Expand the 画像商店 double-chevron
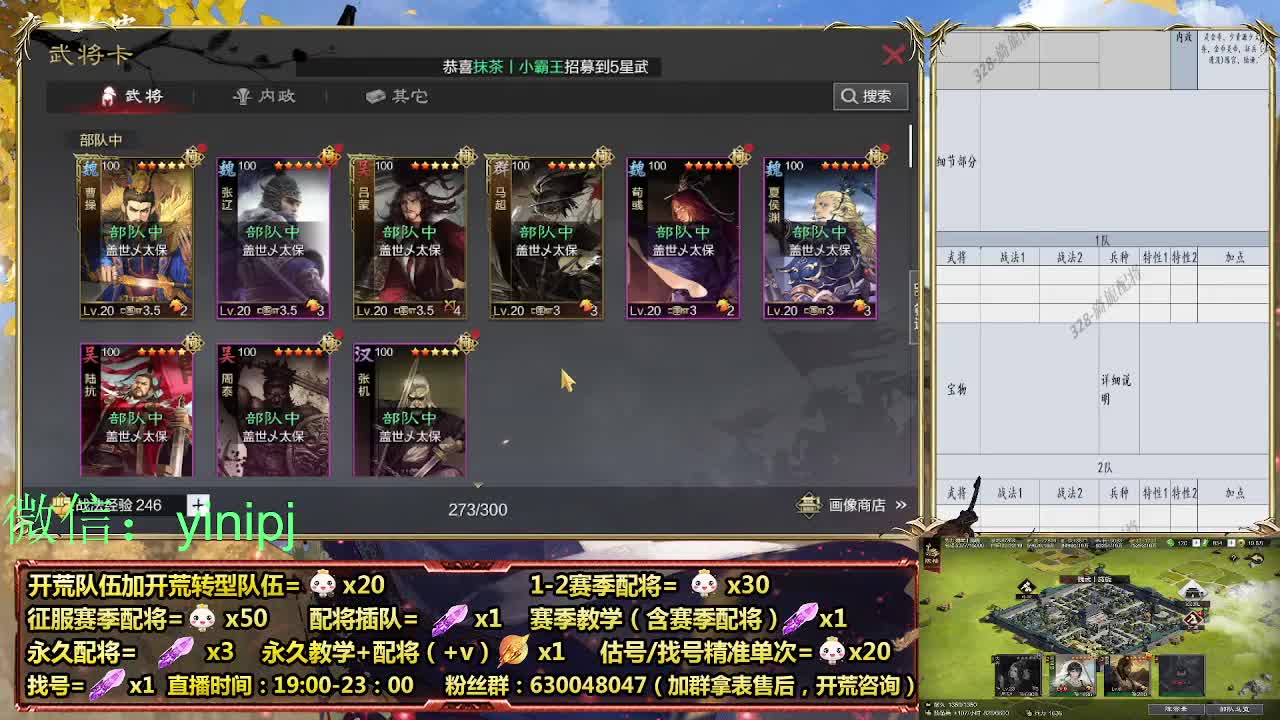1280x720 pixels. (x=899, y=507)
